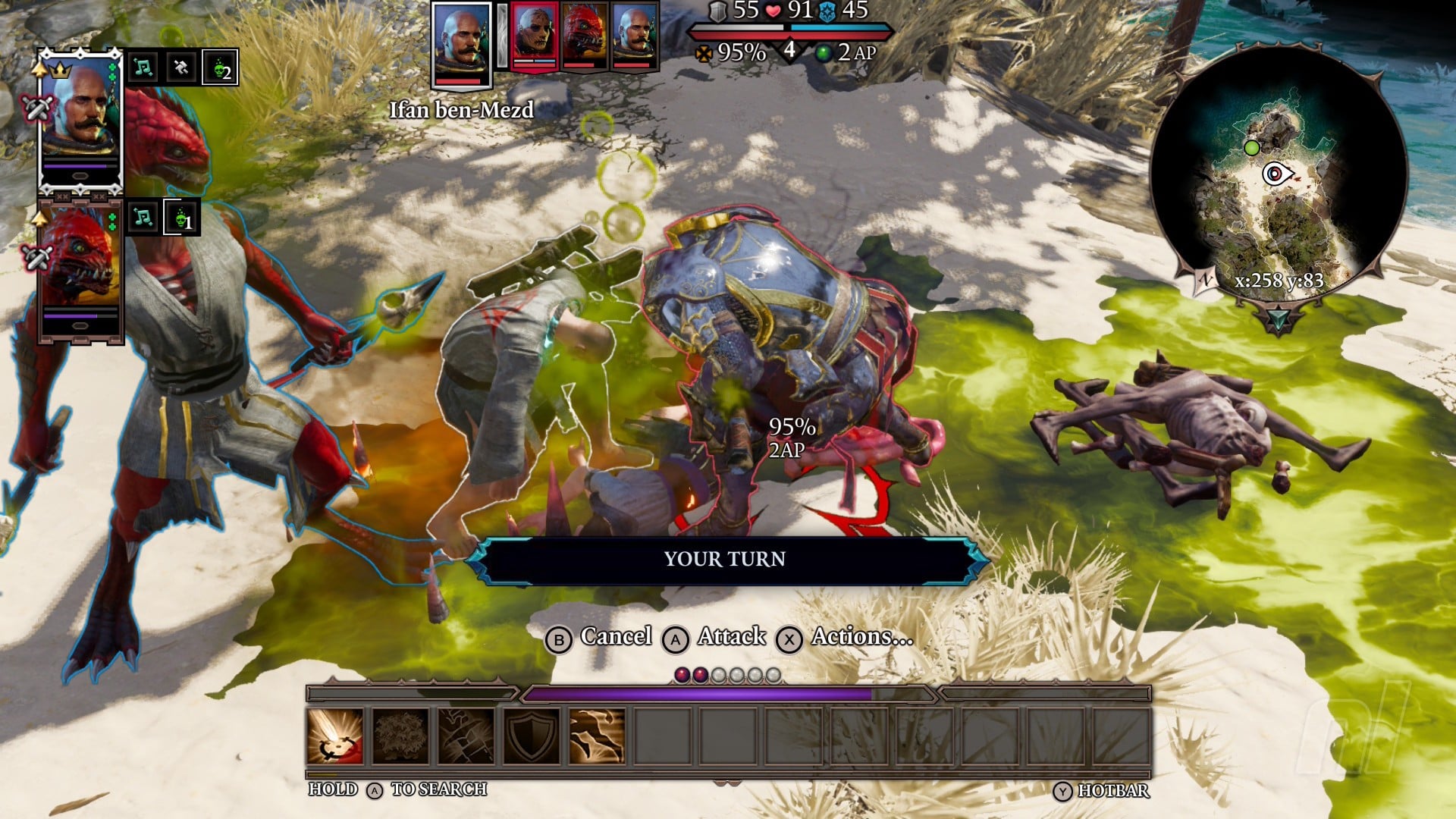Inspect the lizard's poison skull status with 1 turn
Viewport: 1456px width, 819px height.
(x=182, y=218)
